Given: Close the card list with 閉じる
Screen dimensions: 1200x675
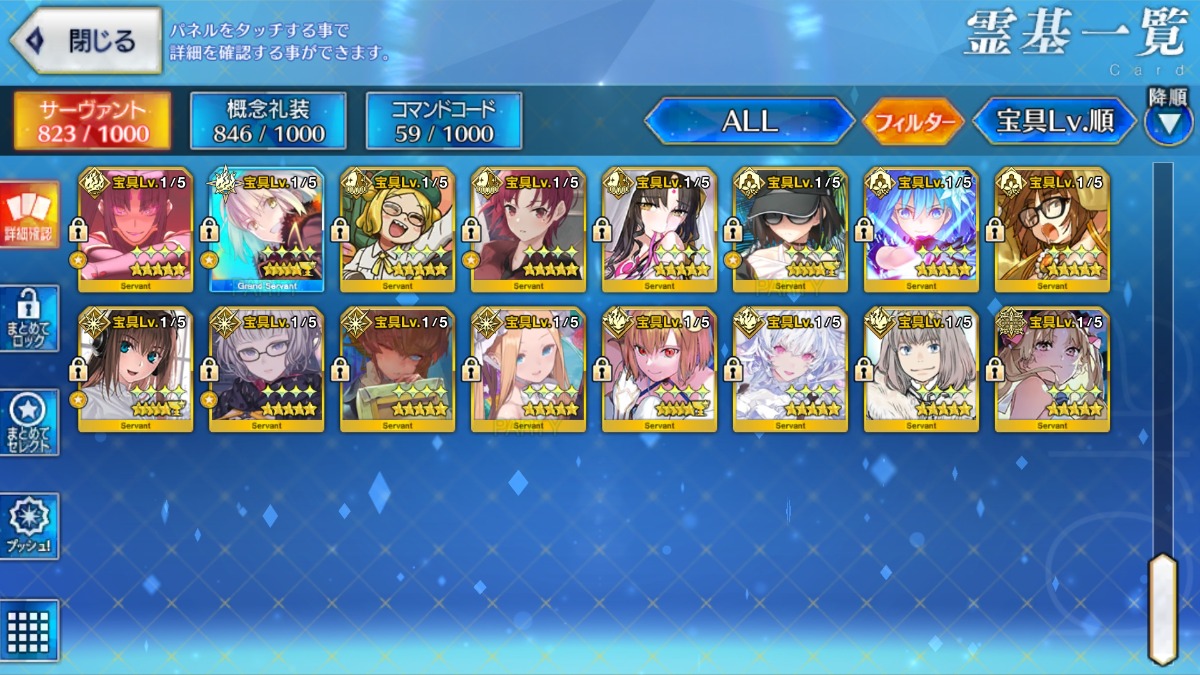Looking at the screenshot, I should 85,41.
